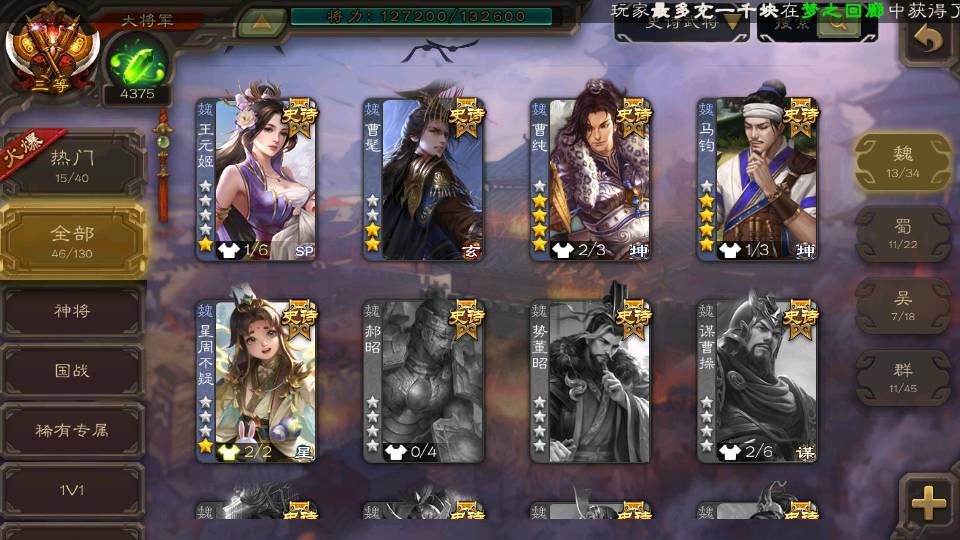Select the 曹髦 general card
Viewport: 960px width, 540px height.
(424, 179)
